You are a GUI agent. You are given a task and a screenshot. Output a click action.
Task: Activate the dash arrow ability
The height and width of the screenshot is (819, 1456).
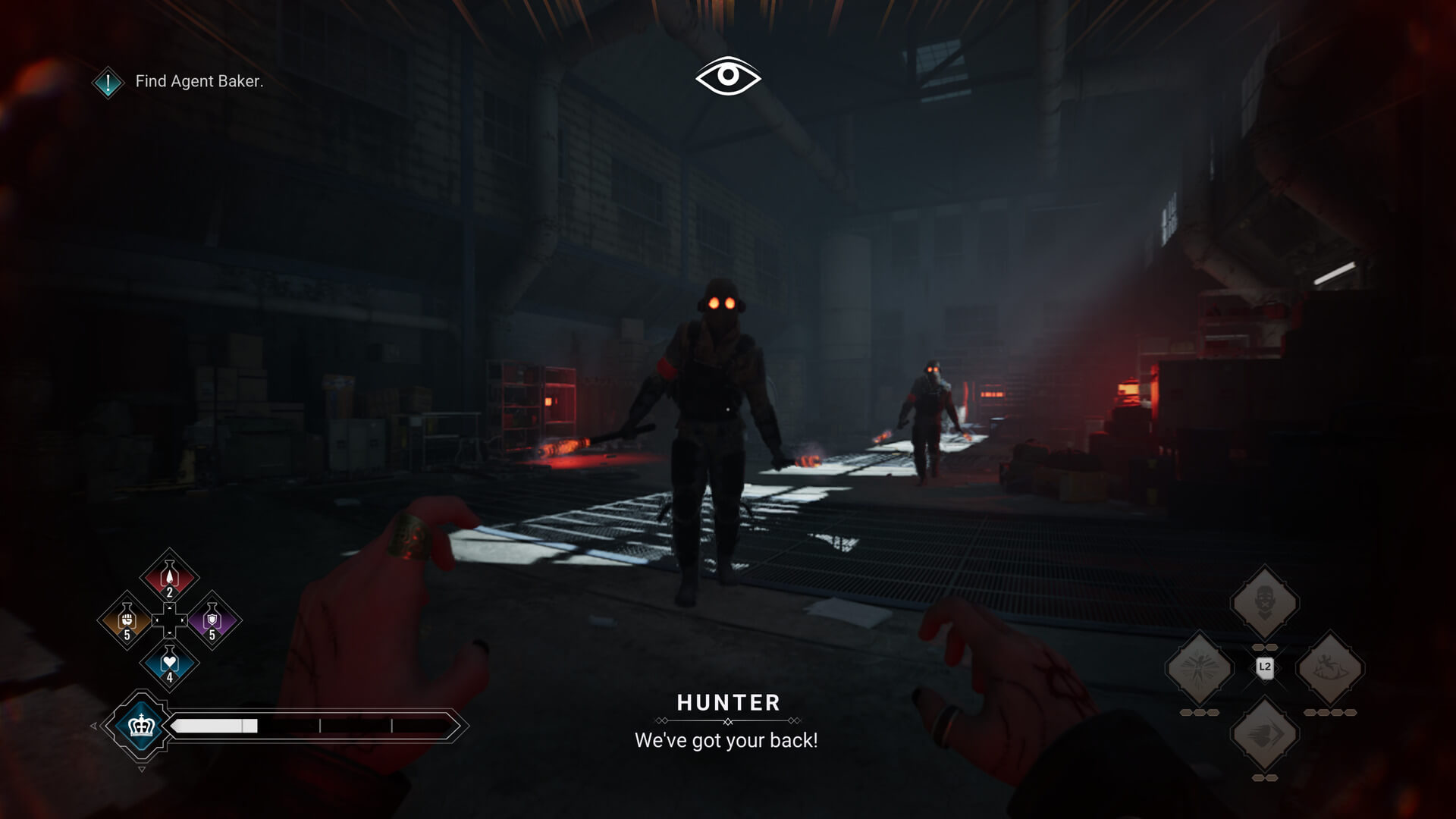point(1264,734)
